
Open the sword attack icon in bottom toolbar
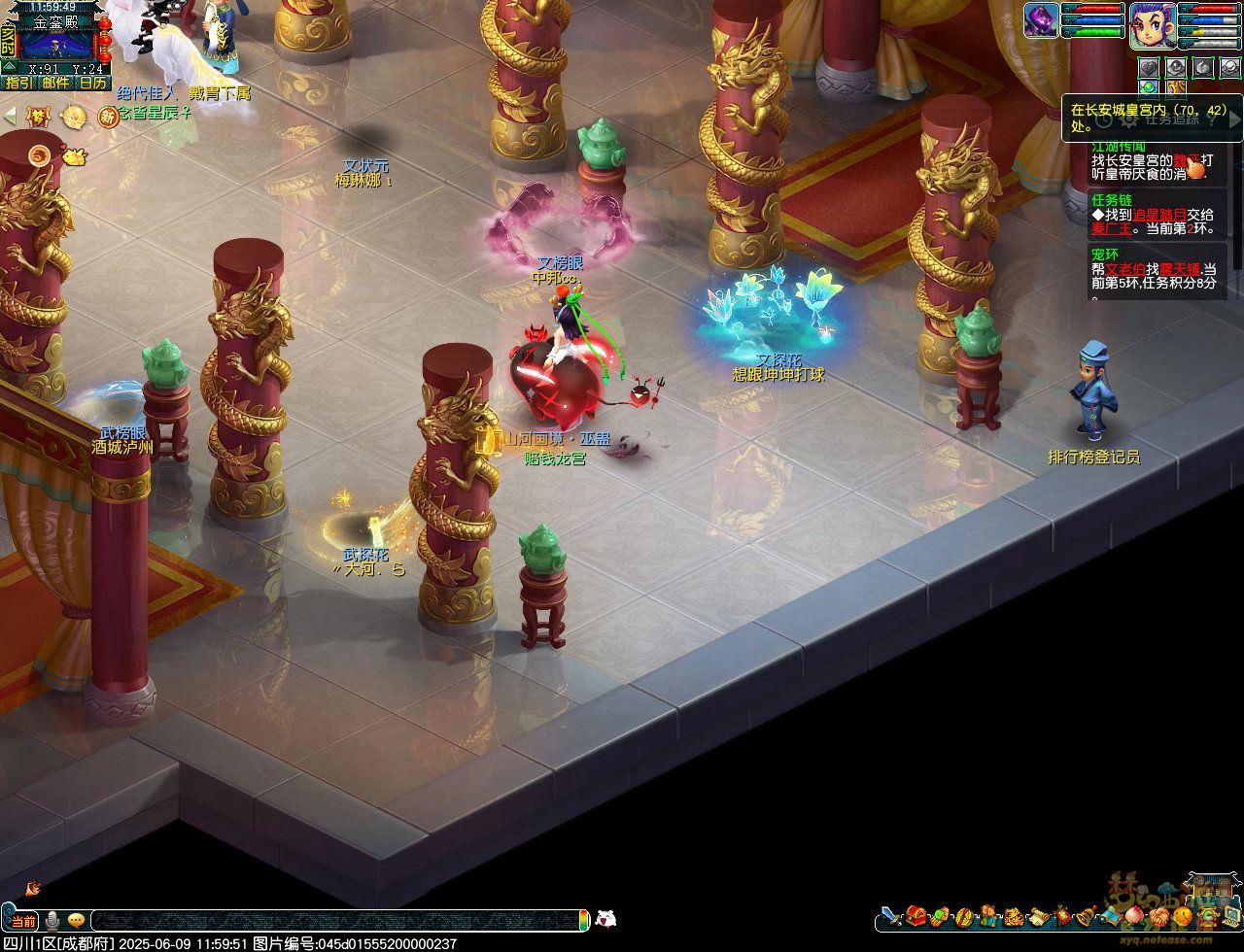point(890,915)
